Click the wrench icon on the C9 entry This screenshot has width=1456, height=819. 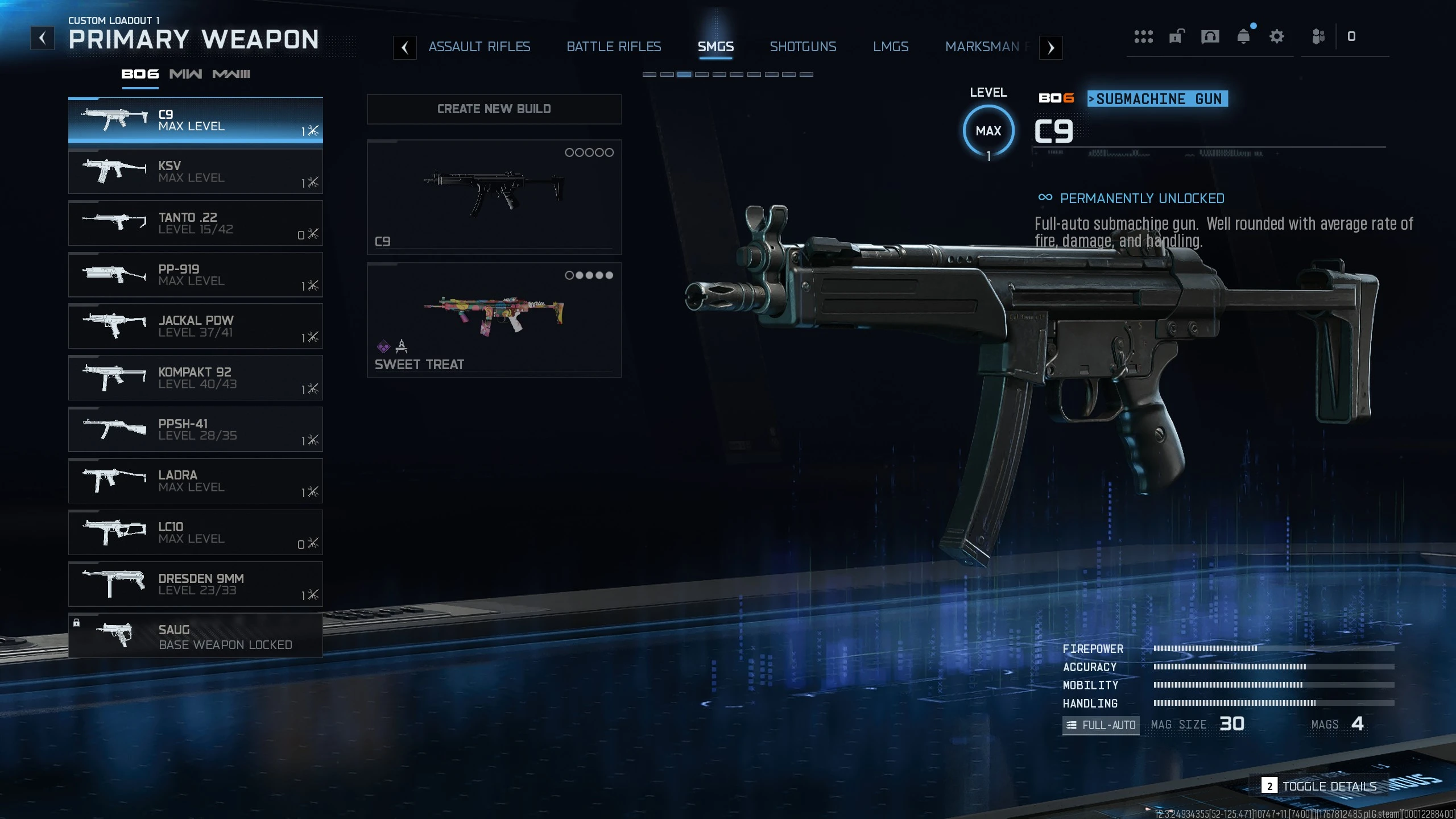pos(312,131)
